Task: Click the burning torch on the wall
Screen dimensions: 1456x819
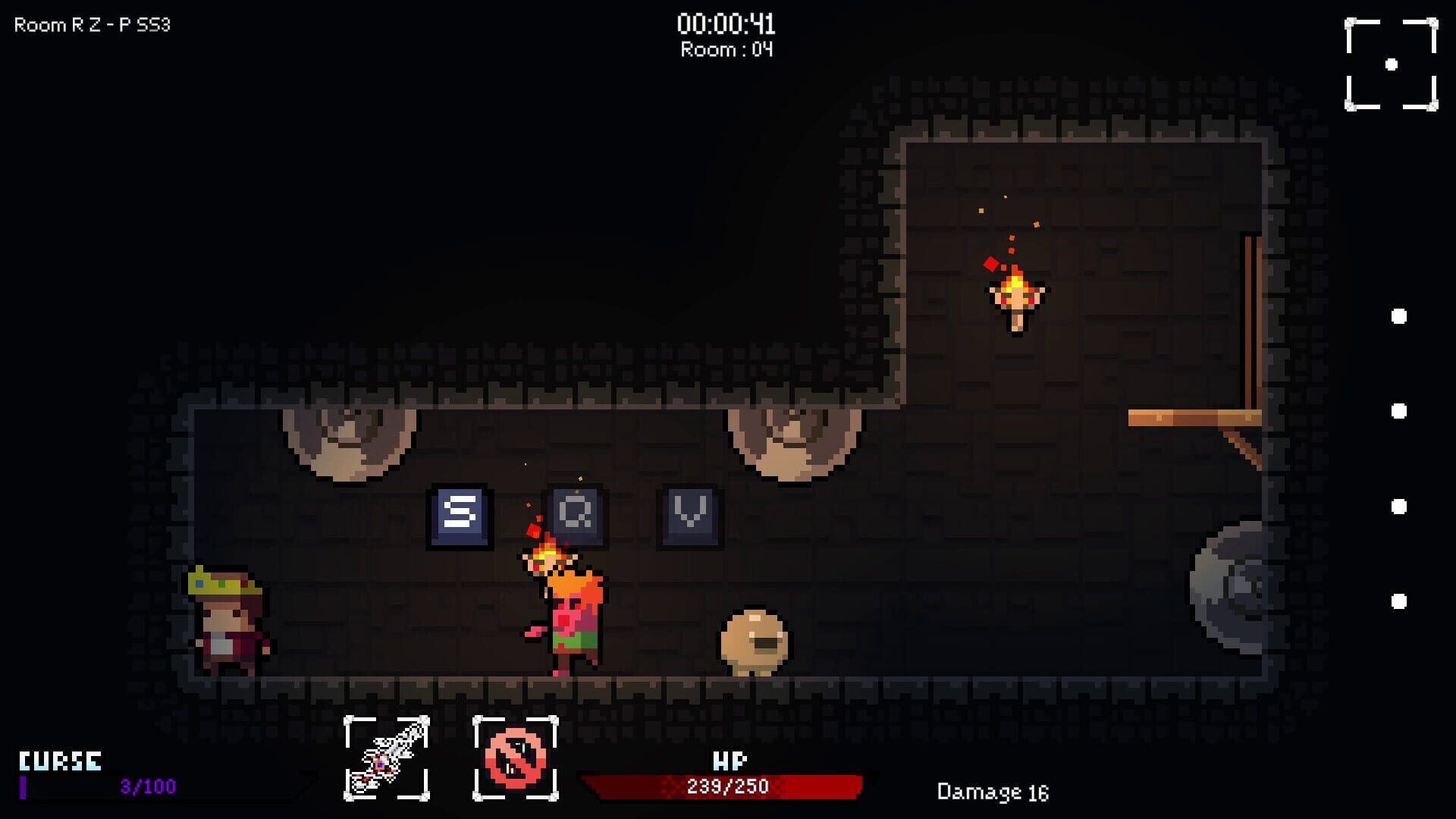Action: click(x=1016, y=296)
